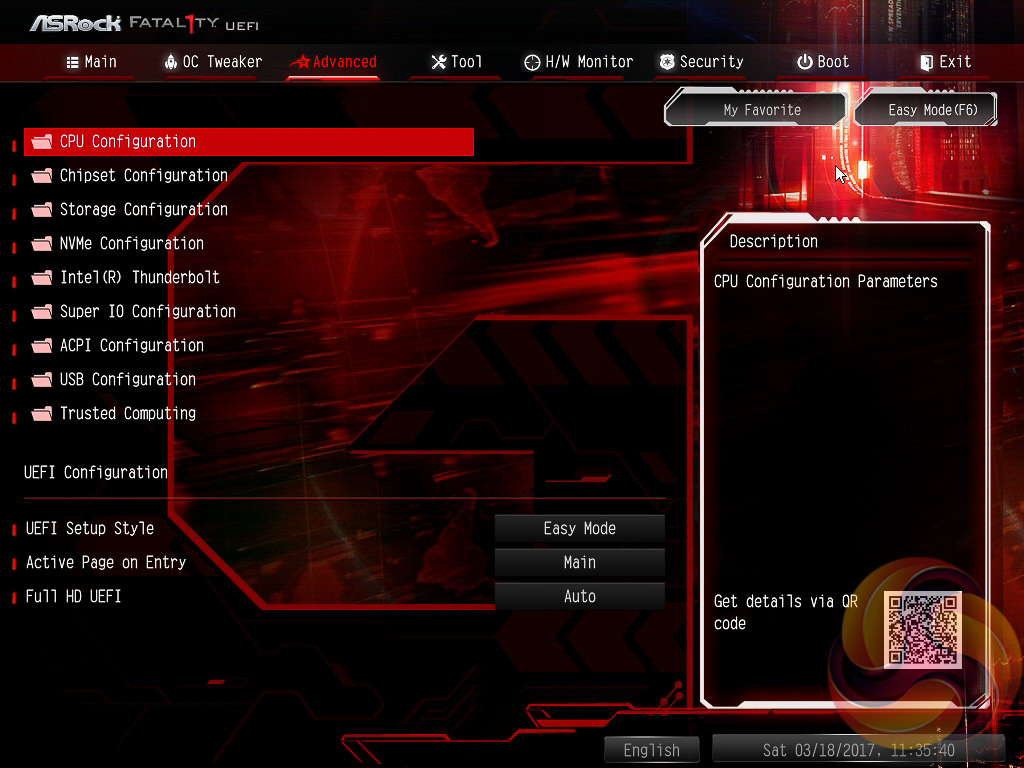Open Intel(R) Thunderbolt settings
Image resolution: width=1024 pixels, height=768 pixels.
[x=139, y=278]
